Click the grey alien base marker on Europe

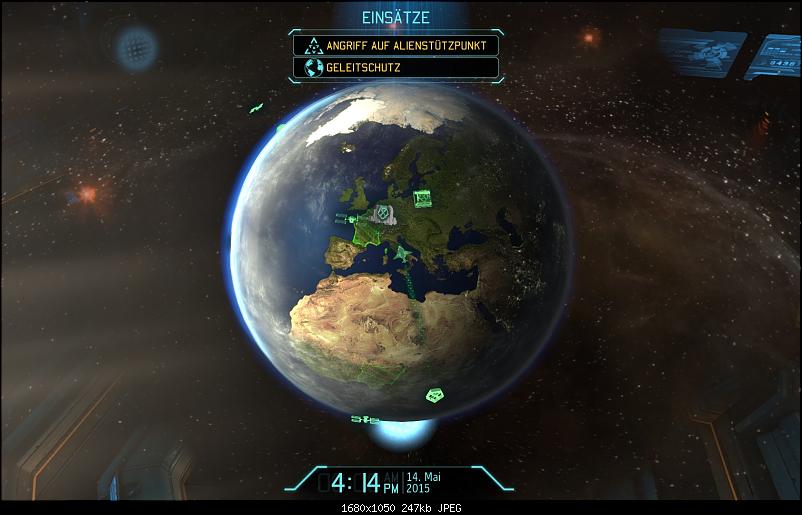(382, 212)
